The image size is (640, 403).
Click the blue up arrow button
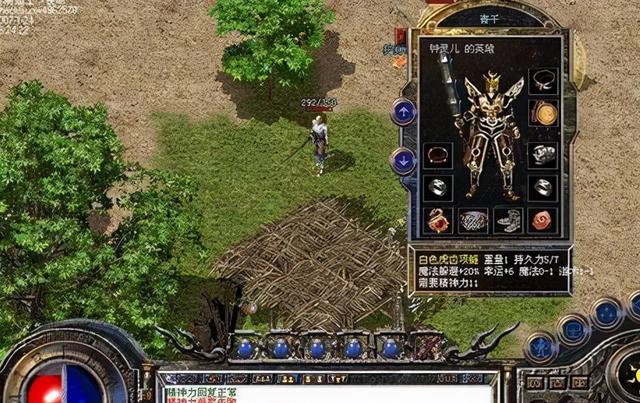[x=403, y=111]
